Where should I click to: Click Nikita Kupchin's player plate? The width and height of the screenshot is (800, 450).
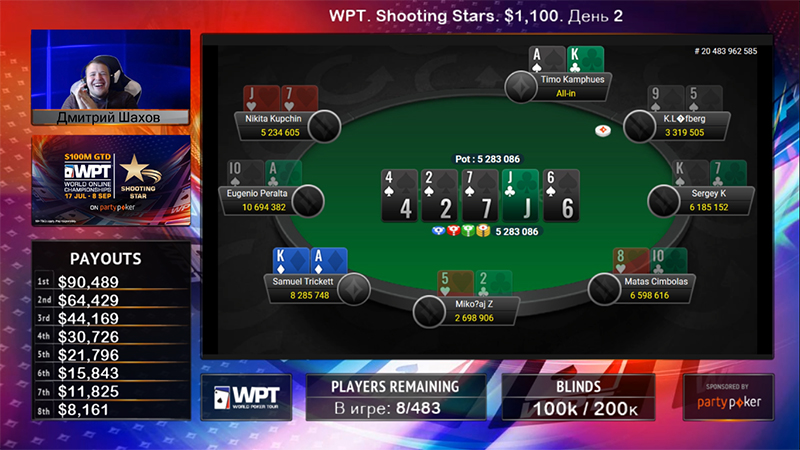(281, 124)
